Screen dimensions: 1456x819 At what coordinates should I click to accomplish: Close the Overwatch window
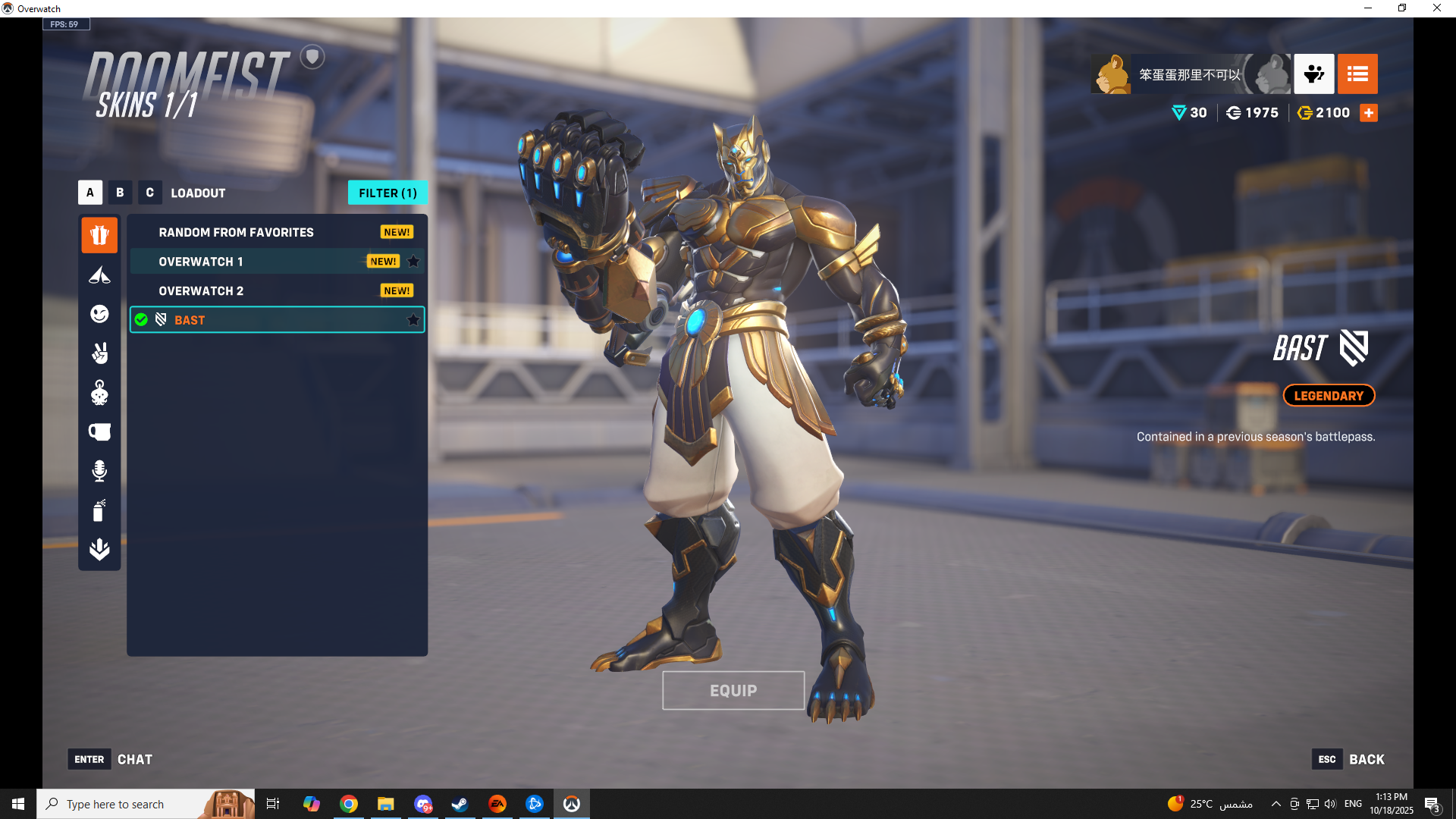click(1436, 8)
